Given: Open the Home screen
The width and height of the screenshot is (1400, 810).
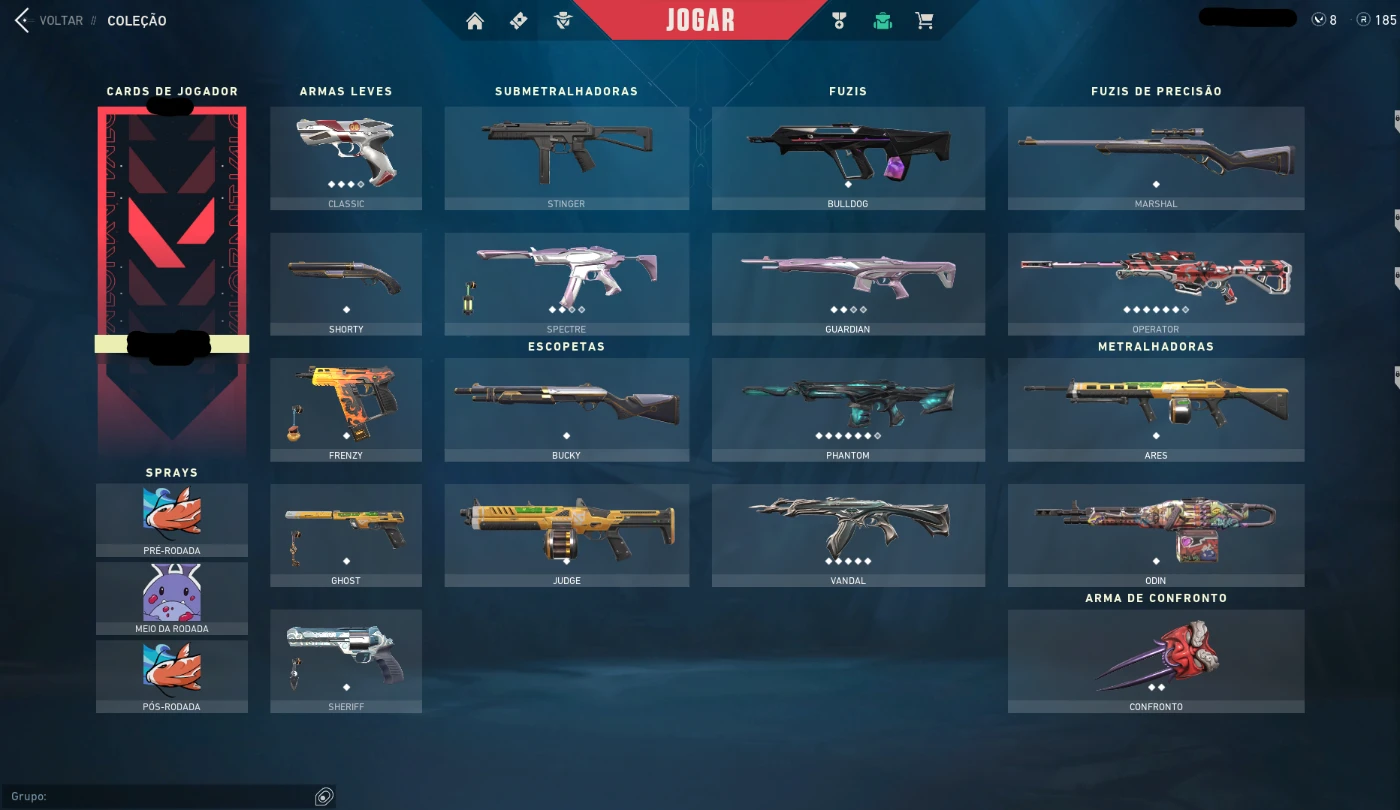Looking at the screenshot, I should (x=475, y=20).
